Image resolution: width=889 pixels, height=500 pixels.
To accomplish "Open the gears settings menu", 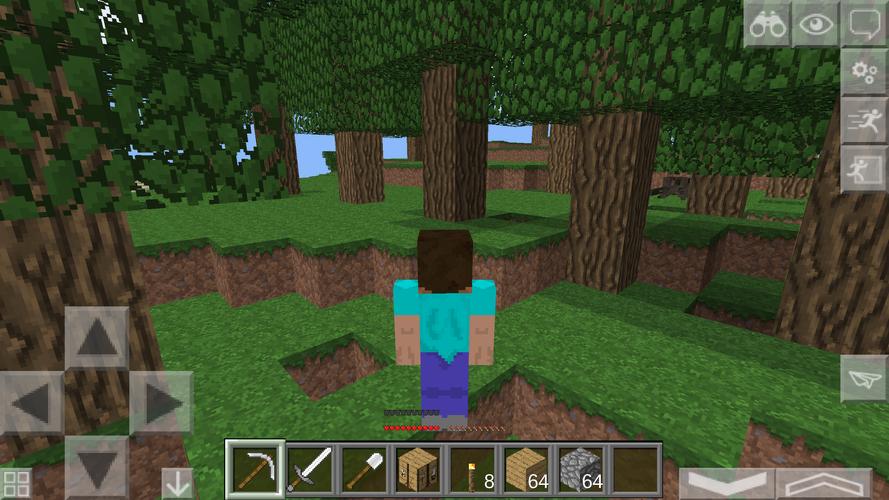I will [863, 72].
